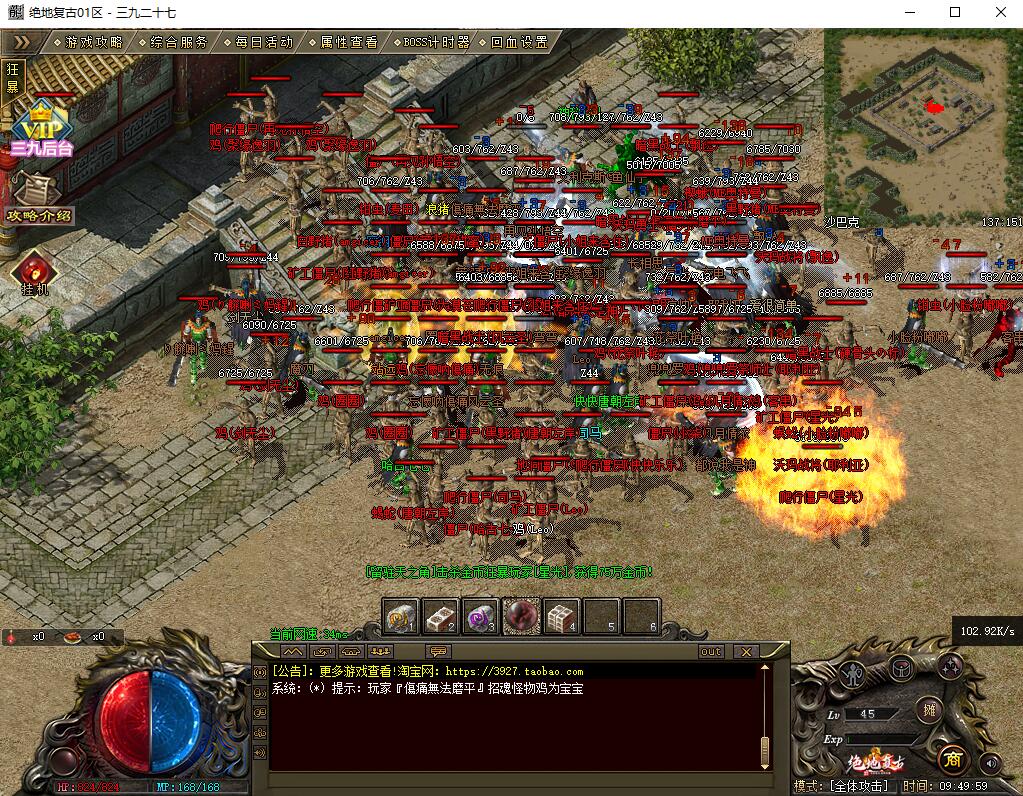The image size is (1023, 796).
Task: Toggle the 狂暴 mode button
Action: [x=13, y=77]
